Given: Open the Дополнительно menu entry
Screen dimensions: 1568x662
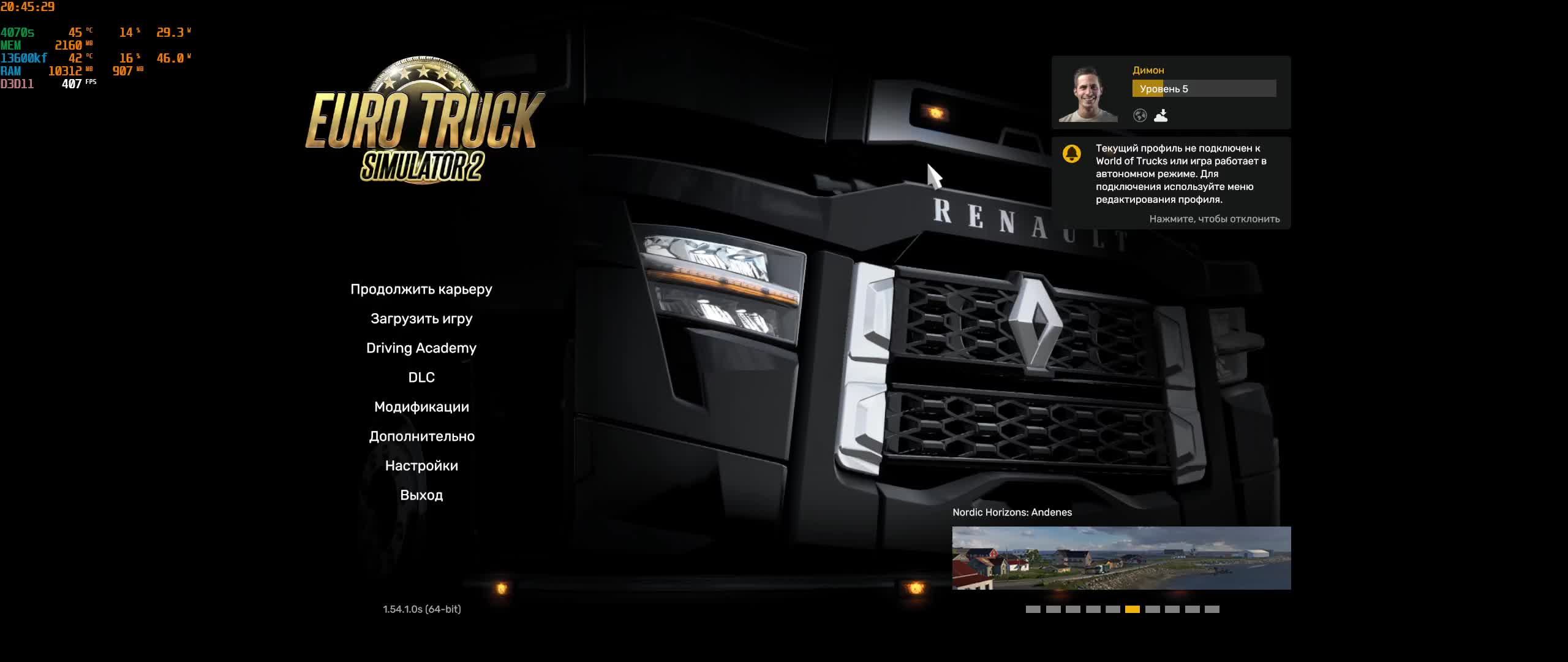Looking at the screenshot, I should [422, 436].
